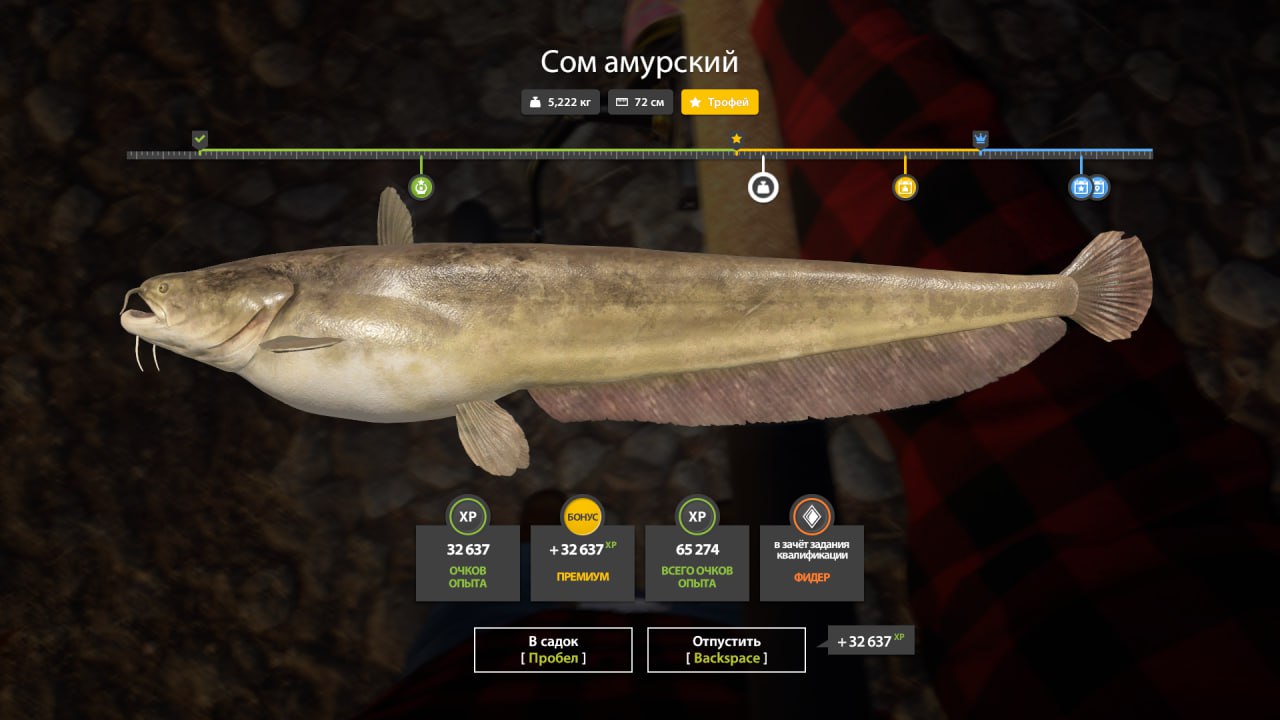Select the yellow circular marker on the weight scale
Viewport: 1280px width, 720px height.
click(x=905, y=187)
